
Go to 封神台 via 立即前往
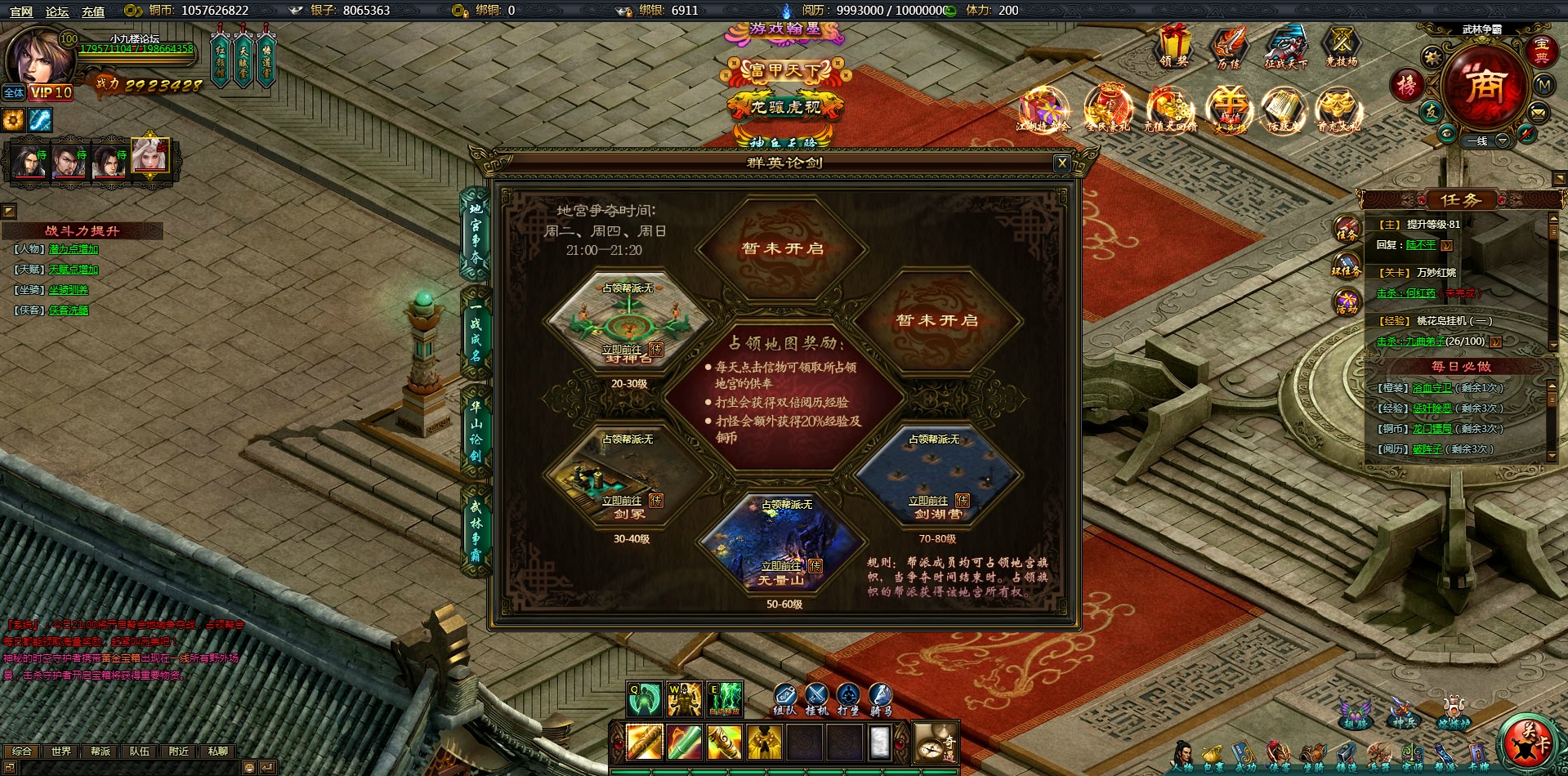coord(621,350)
